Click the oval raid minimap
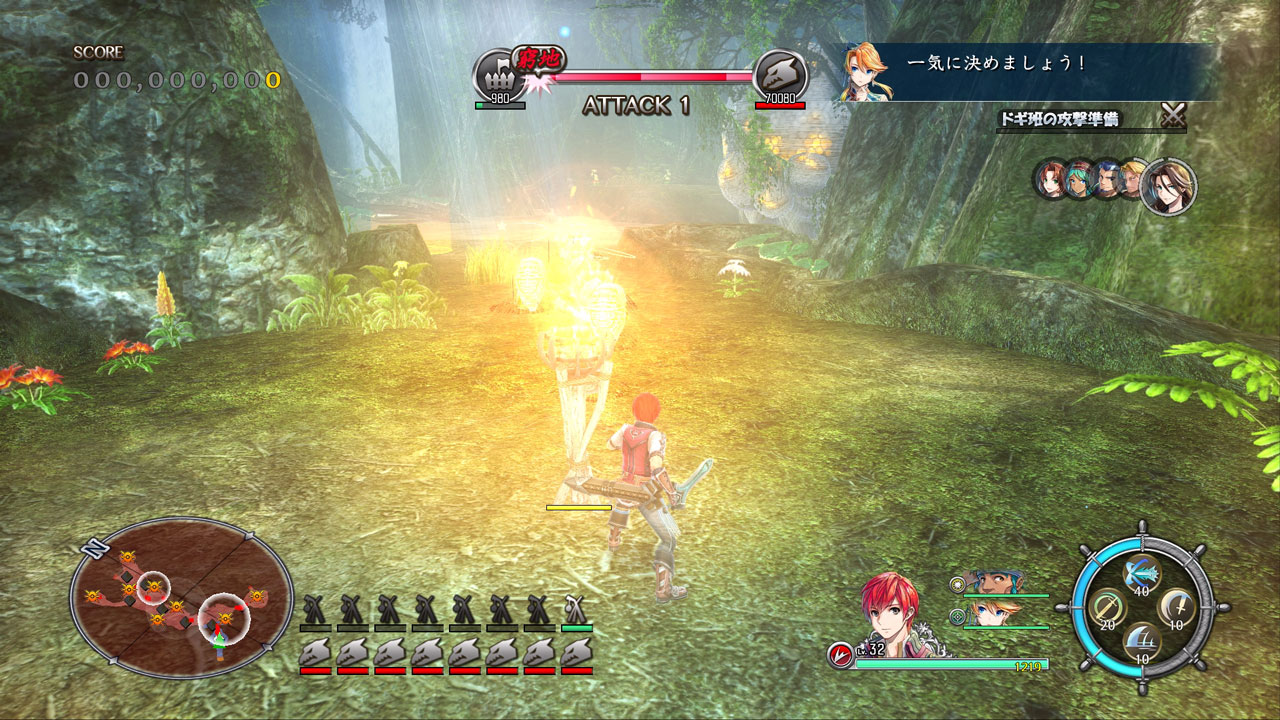This screenshot has height=720, width=1280. click(181, 597)
